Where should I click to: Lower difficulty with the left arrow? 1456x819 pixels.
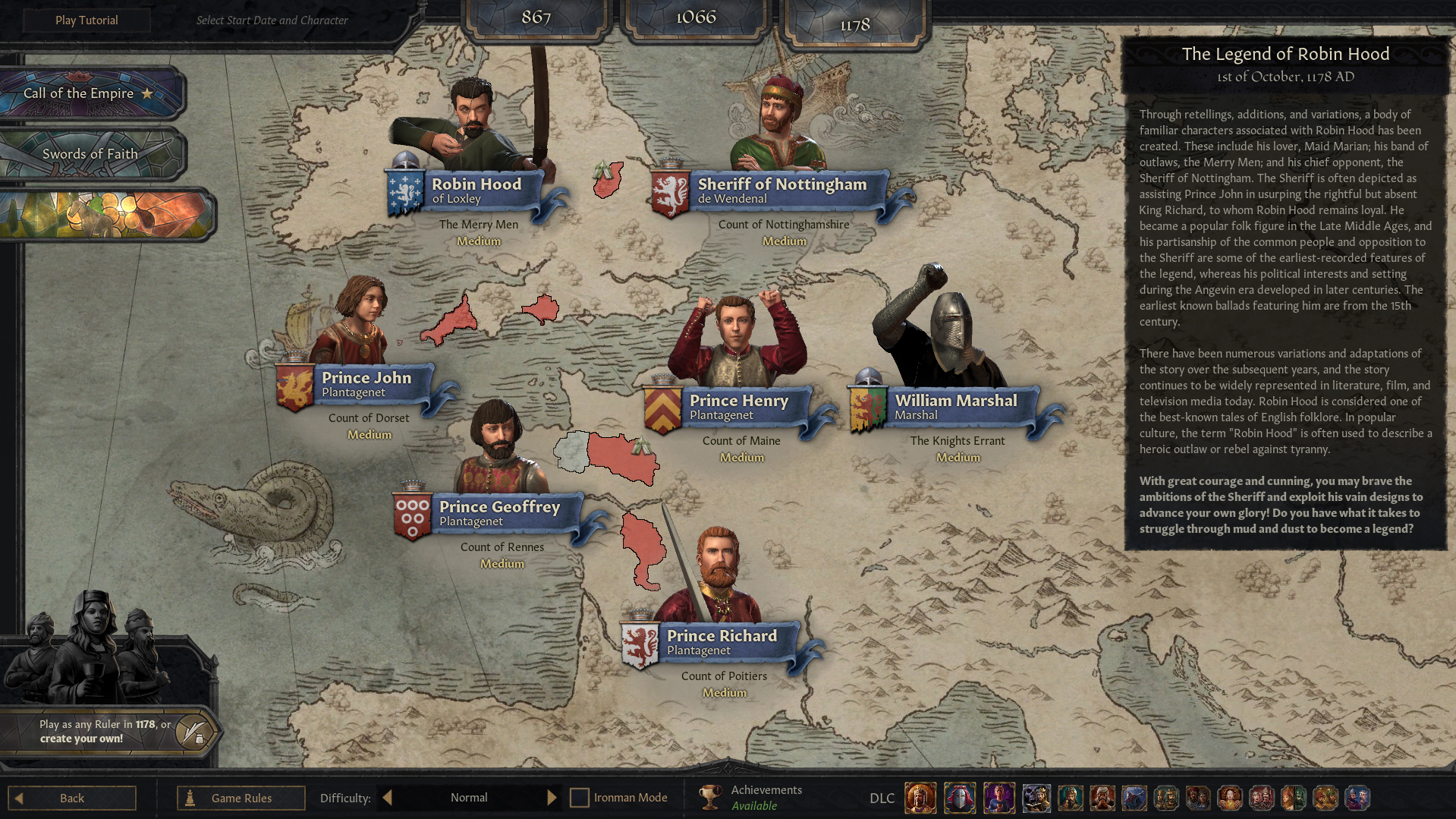[388, 798]
